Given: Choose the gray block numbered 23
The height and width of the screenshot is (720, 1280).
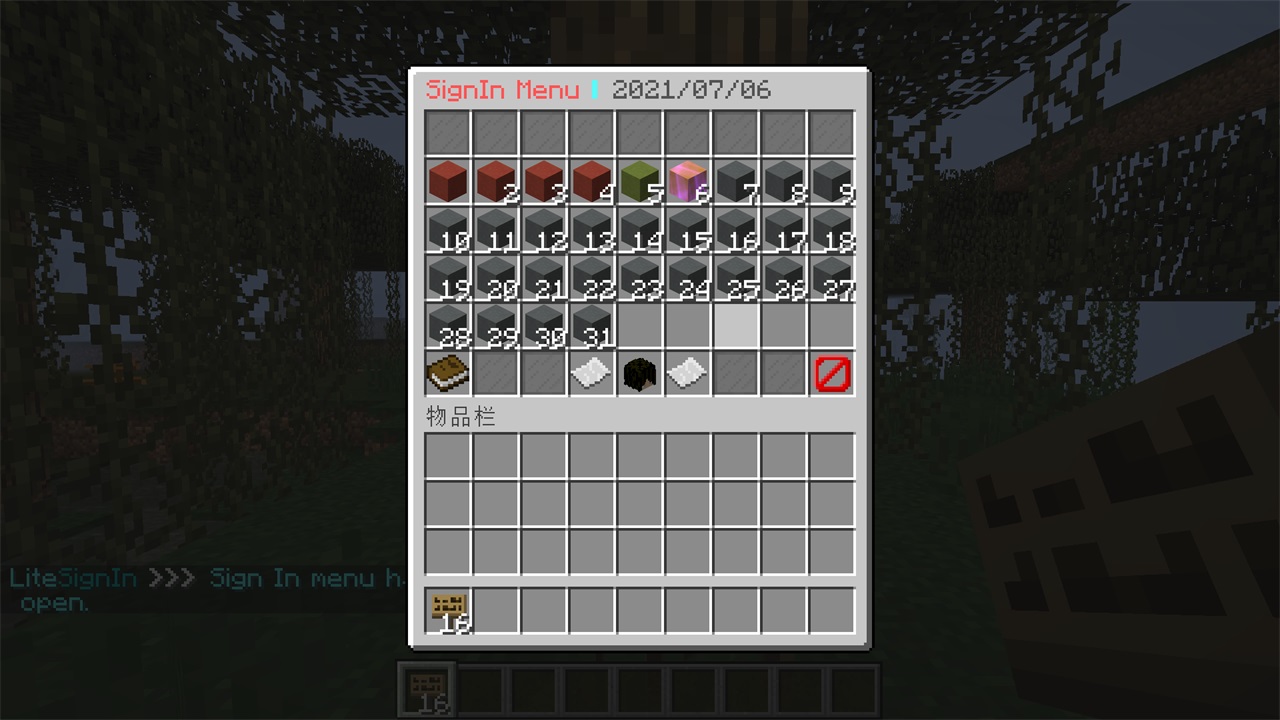Looking at the screenshot, I should (640, 278).
